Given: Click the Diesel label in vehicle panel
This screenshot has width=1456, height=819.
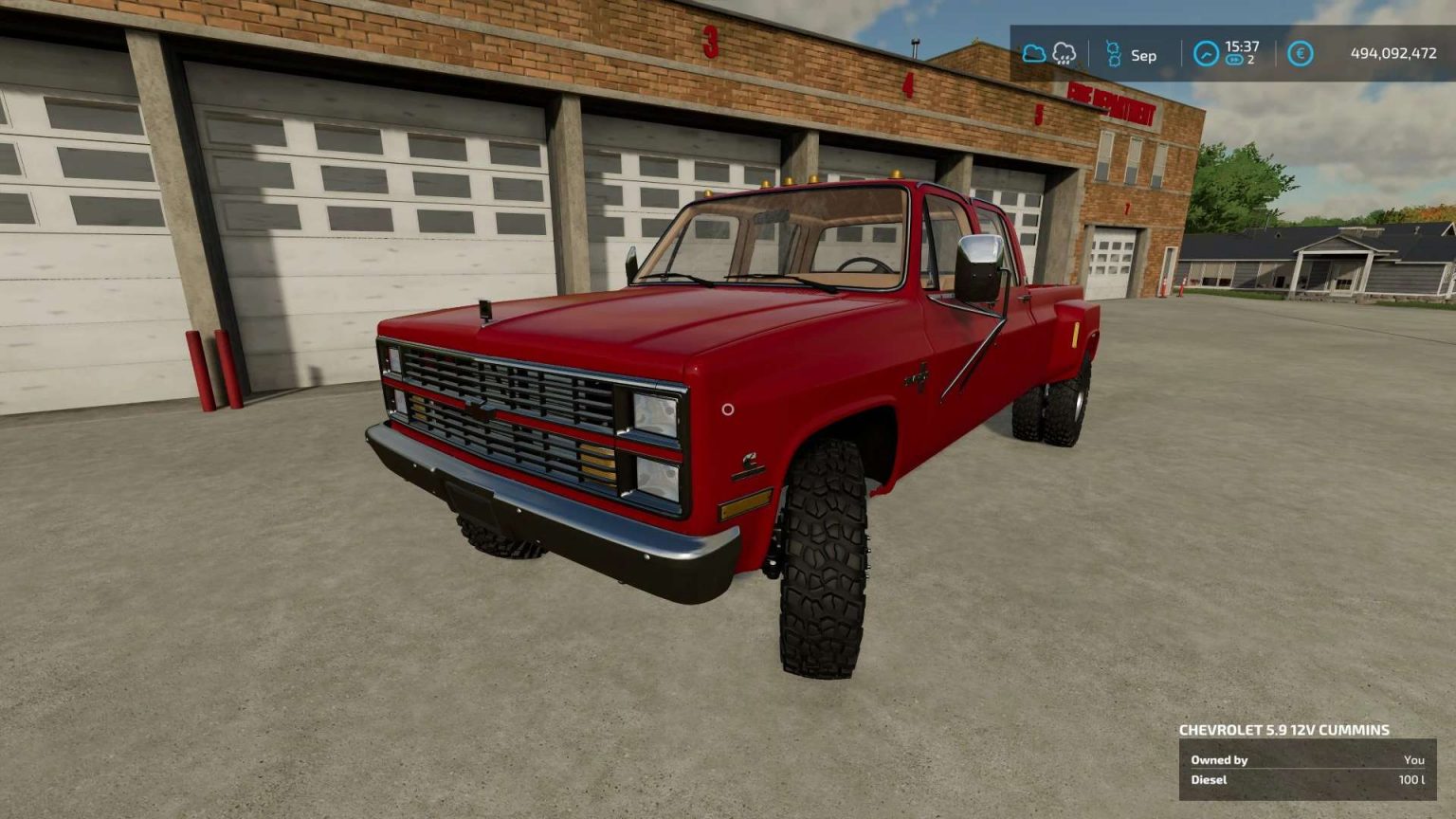Looking at the screenshot, I should coord(1210,779).
